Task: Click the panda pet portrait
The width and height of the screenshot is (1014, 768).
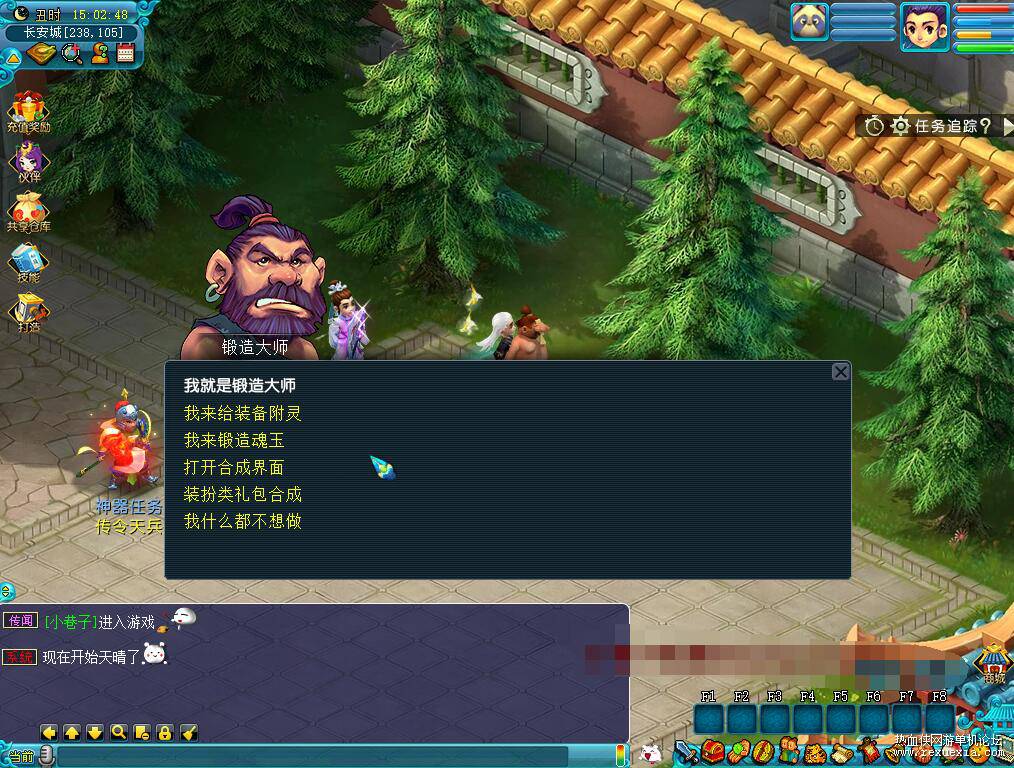Action: coord(809,22)
